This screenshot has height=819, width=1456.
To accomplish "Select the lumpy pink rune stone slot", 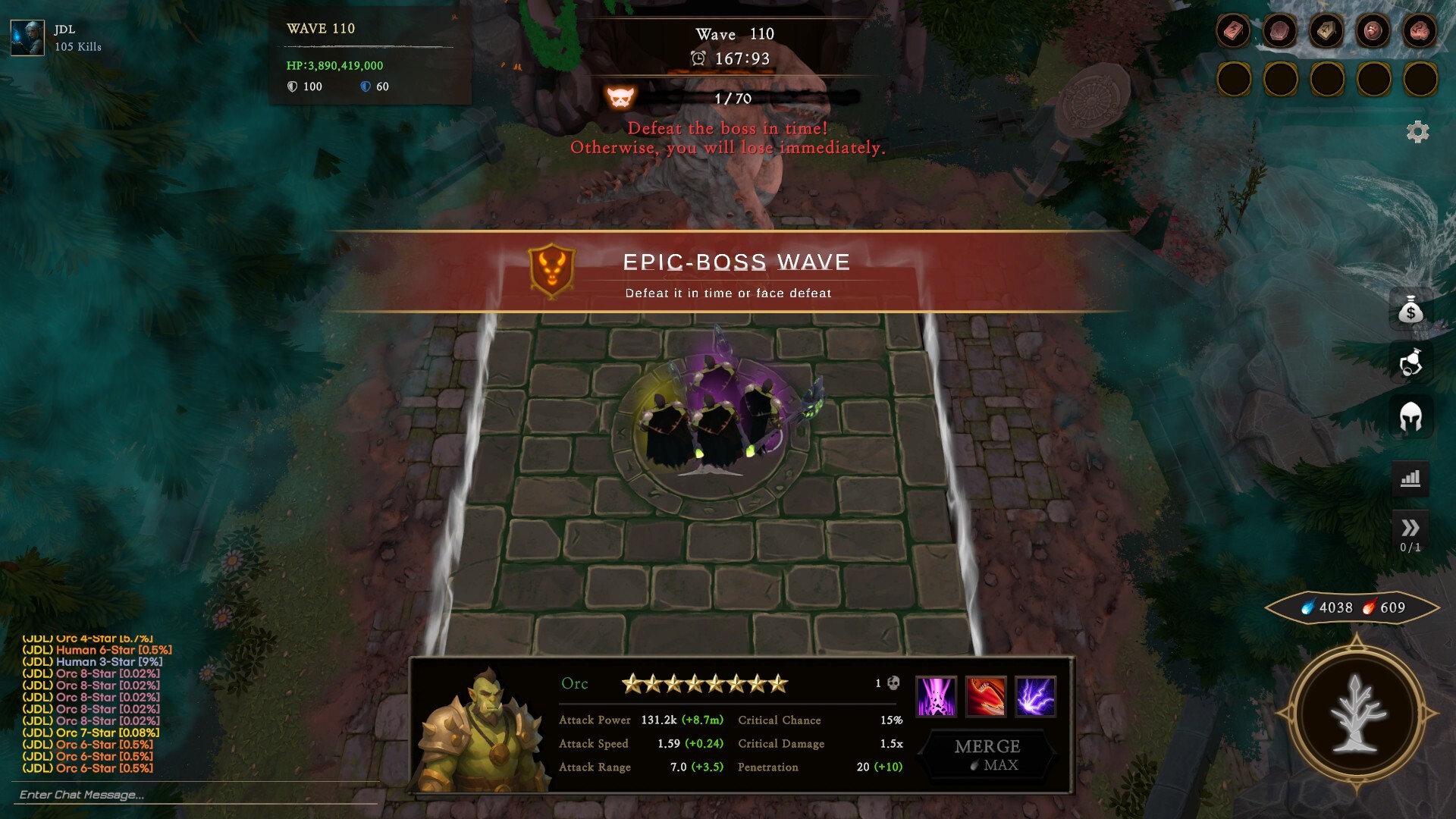I will [x=1420, y=32].
